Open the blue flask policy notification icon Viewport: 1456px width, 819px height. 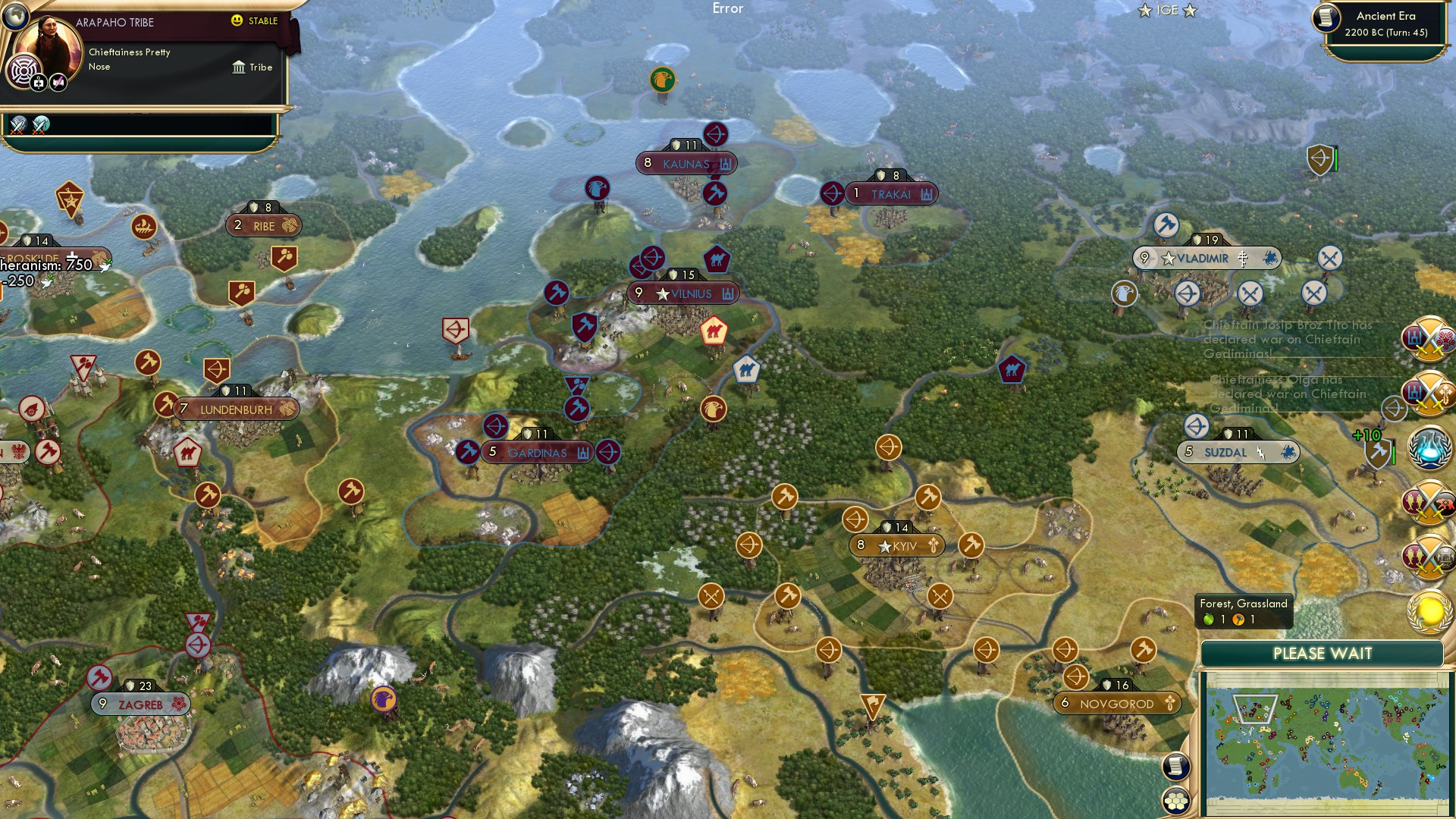[1428, 447]
